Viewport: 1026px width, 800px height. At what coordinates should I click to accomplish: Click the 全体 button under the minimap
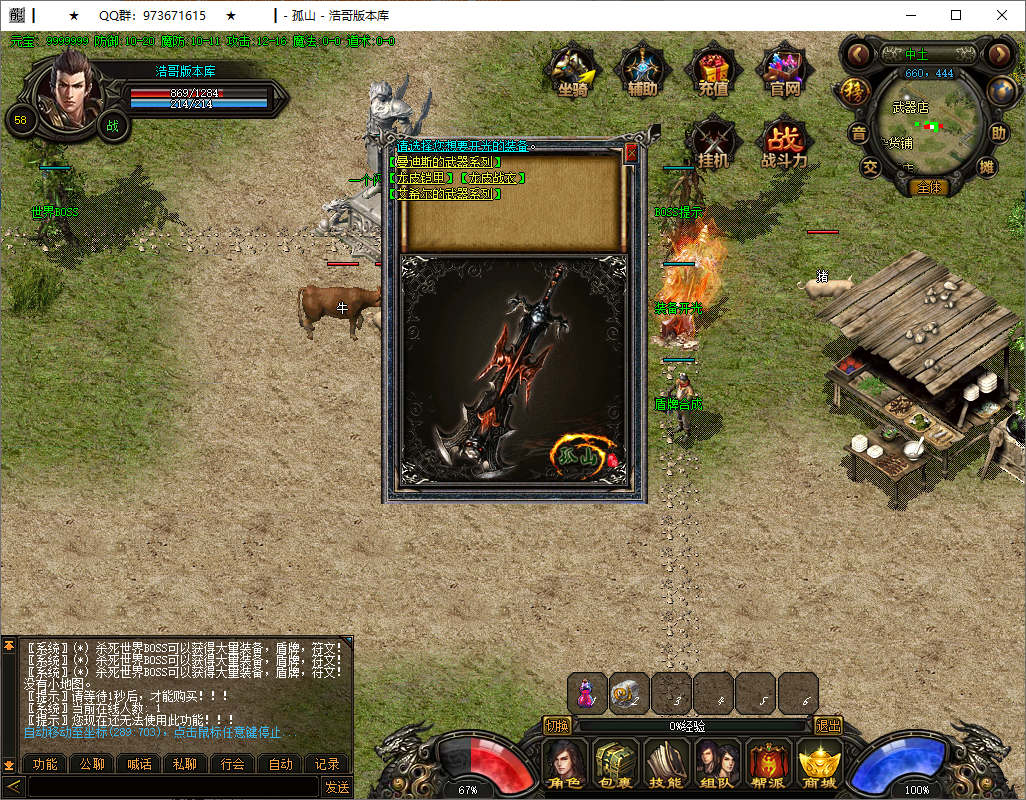(x=929, y=187)
